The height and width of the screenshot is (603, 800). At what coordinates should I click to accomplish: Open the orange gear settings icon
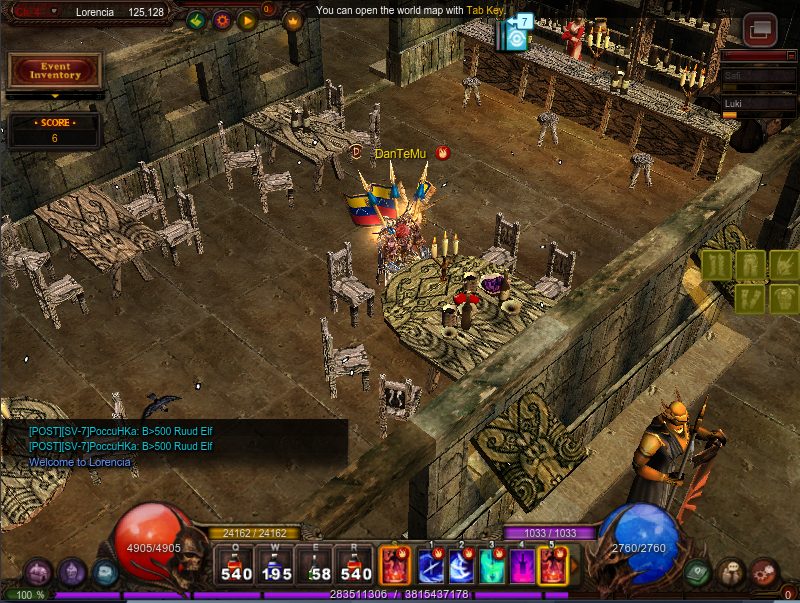221,20
